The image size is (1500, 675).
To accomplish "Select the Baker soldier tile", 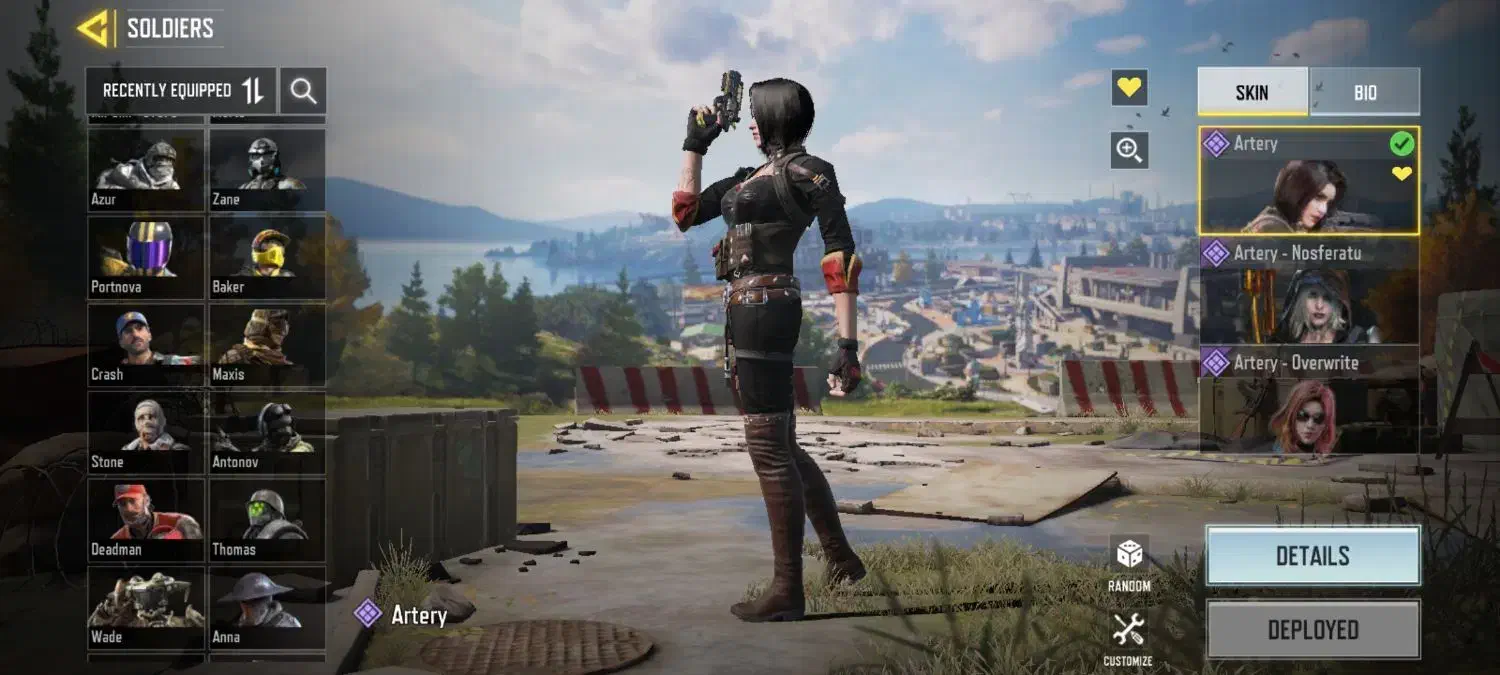I will [267, 257].
